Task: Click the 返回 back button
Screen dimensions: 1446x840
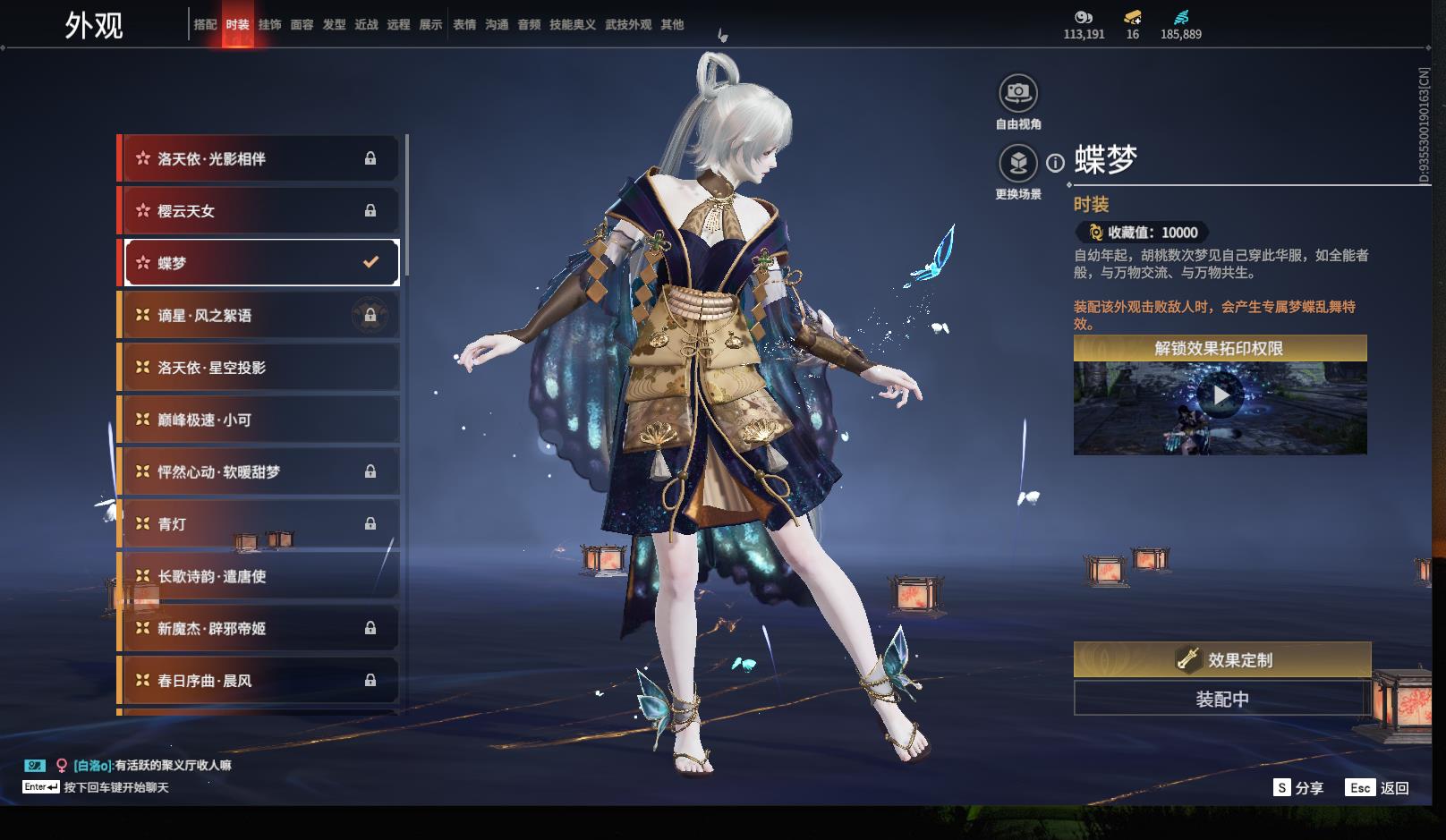Action: pyautogui.click(x=1379, y=788)
